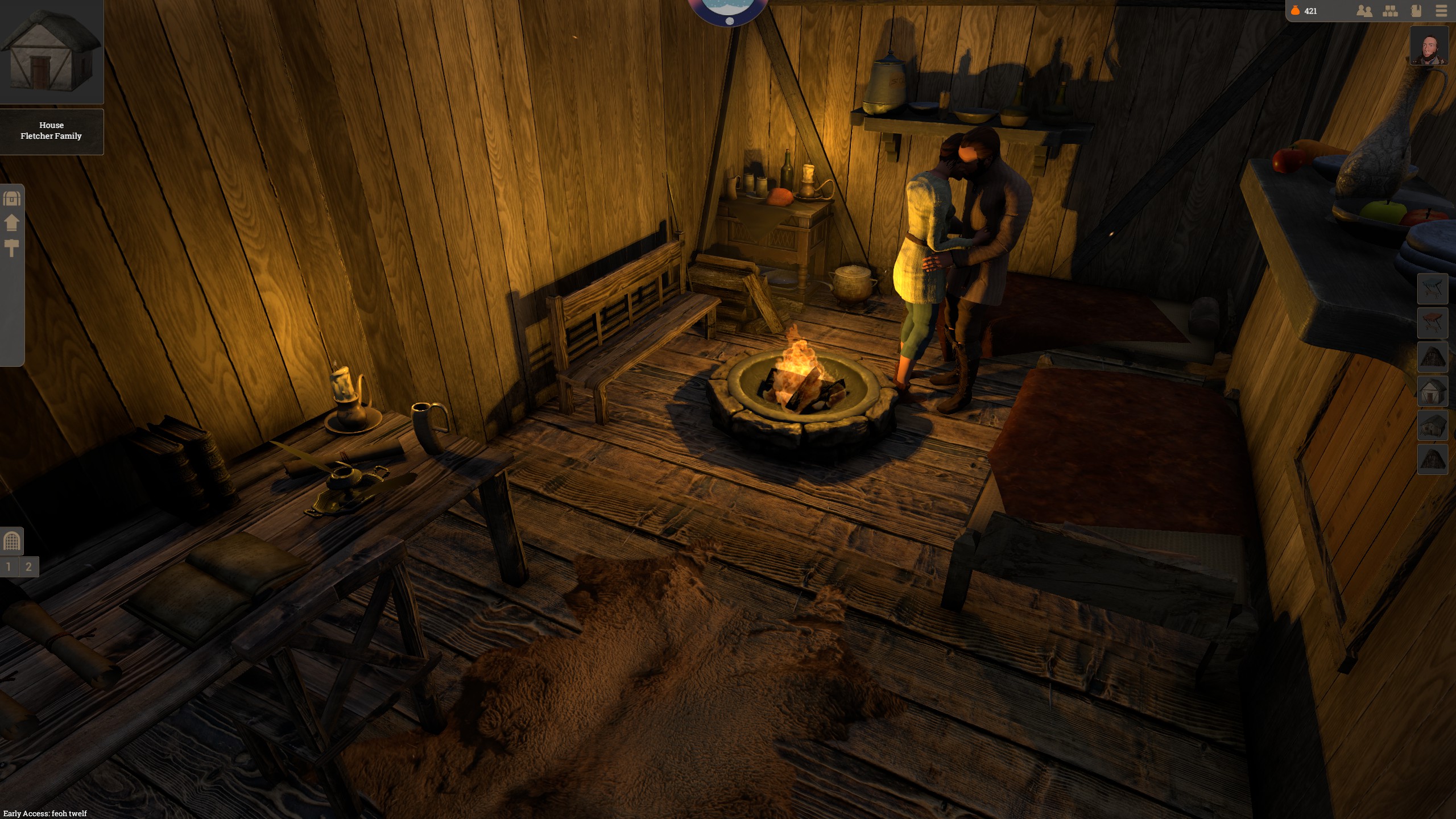The width and height of the screenshot is (1456, 819).
Task: Select the hammer construction icon
Action: click(11, 249)
